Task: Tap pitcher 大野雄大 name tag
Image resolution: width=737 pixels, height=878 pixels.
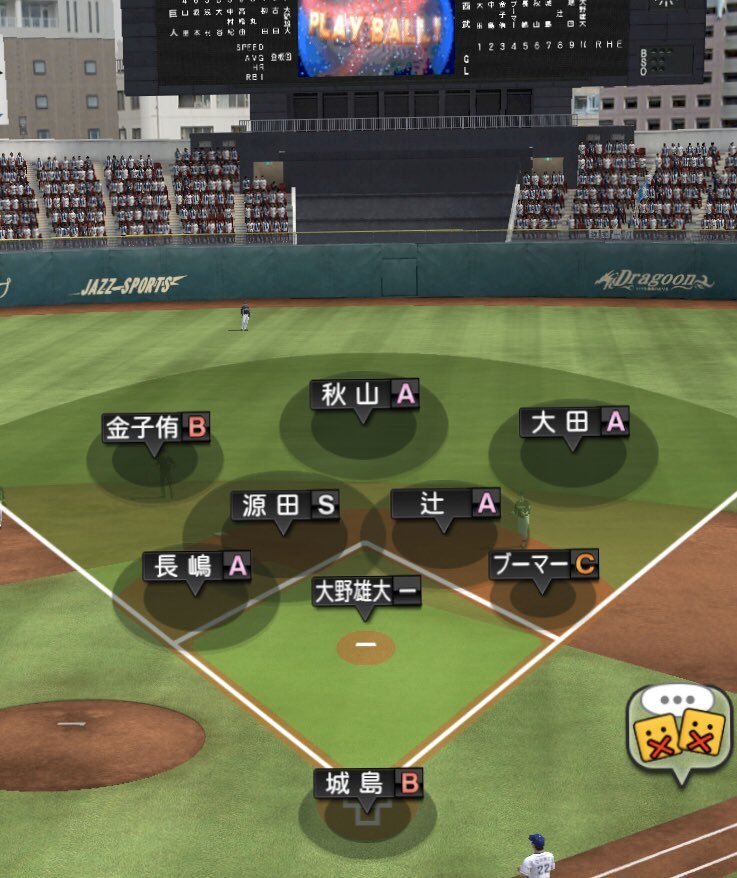Action: (x=366, y=591)
